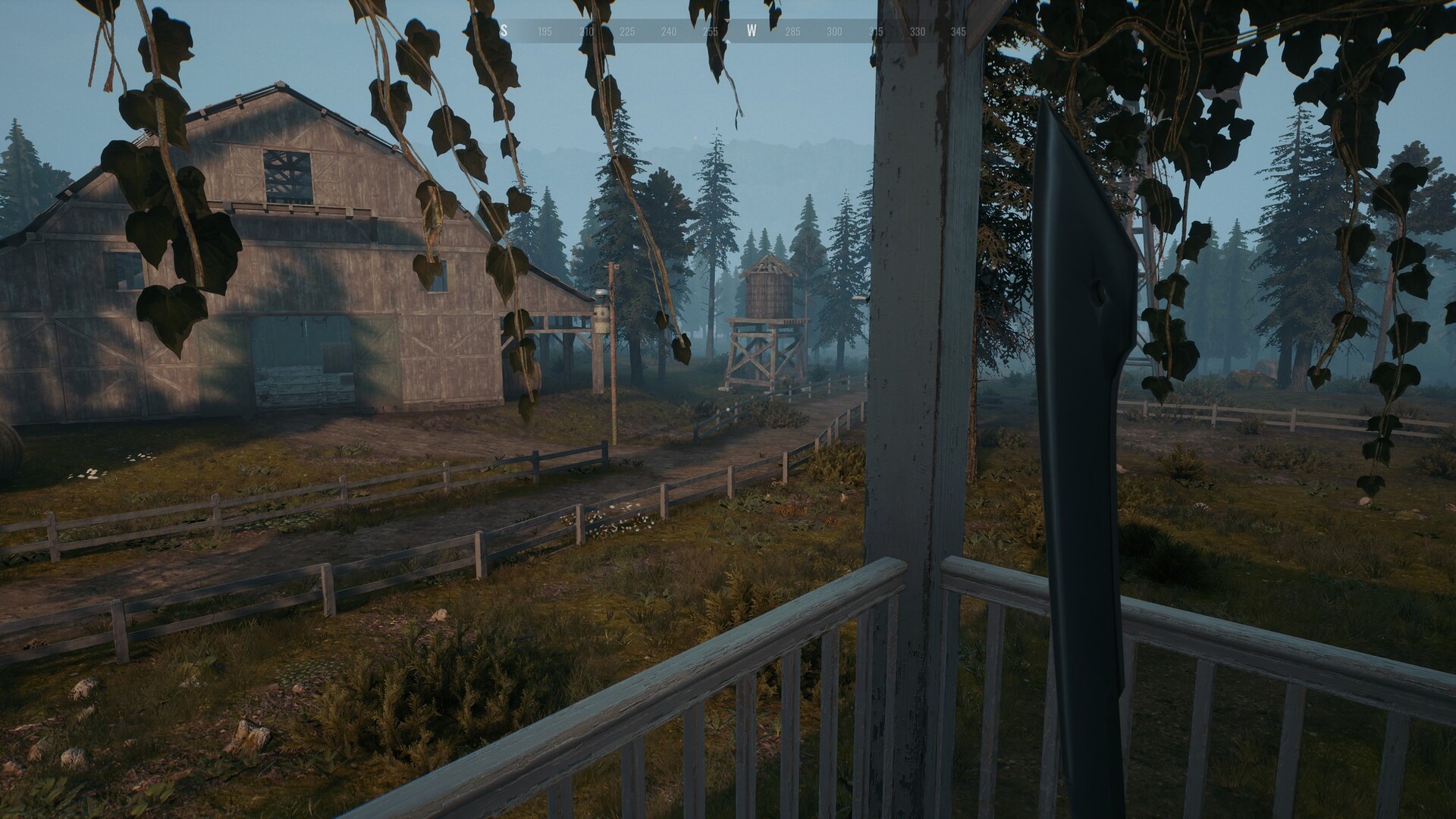Click the 330 compass bearing
1456x819 pixels.
(x=917, y=30)
